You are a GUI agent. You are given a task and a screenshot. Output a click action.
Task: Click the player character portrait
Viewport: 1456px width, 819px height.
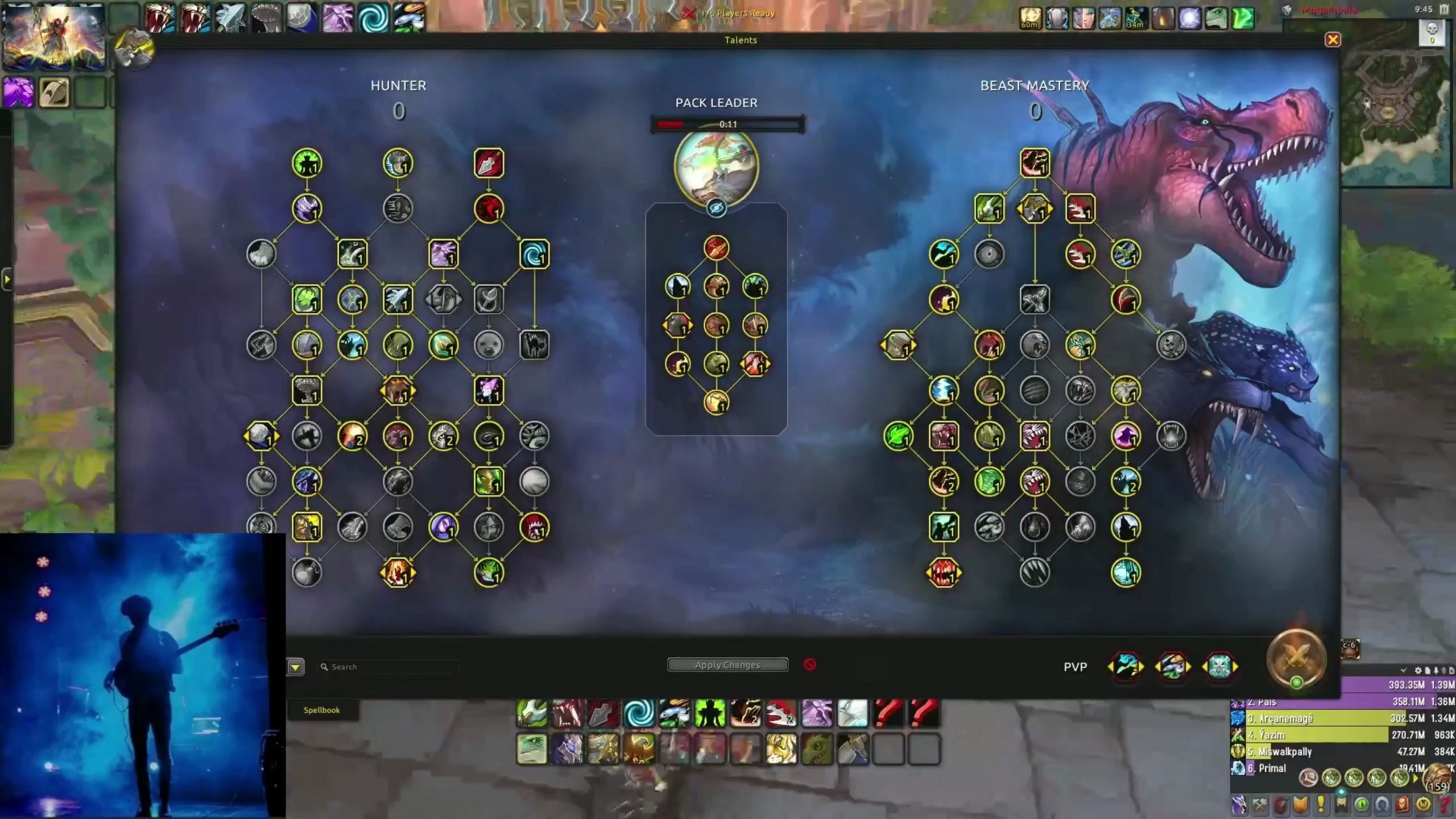pyautogui.click(x=54, y=37)
